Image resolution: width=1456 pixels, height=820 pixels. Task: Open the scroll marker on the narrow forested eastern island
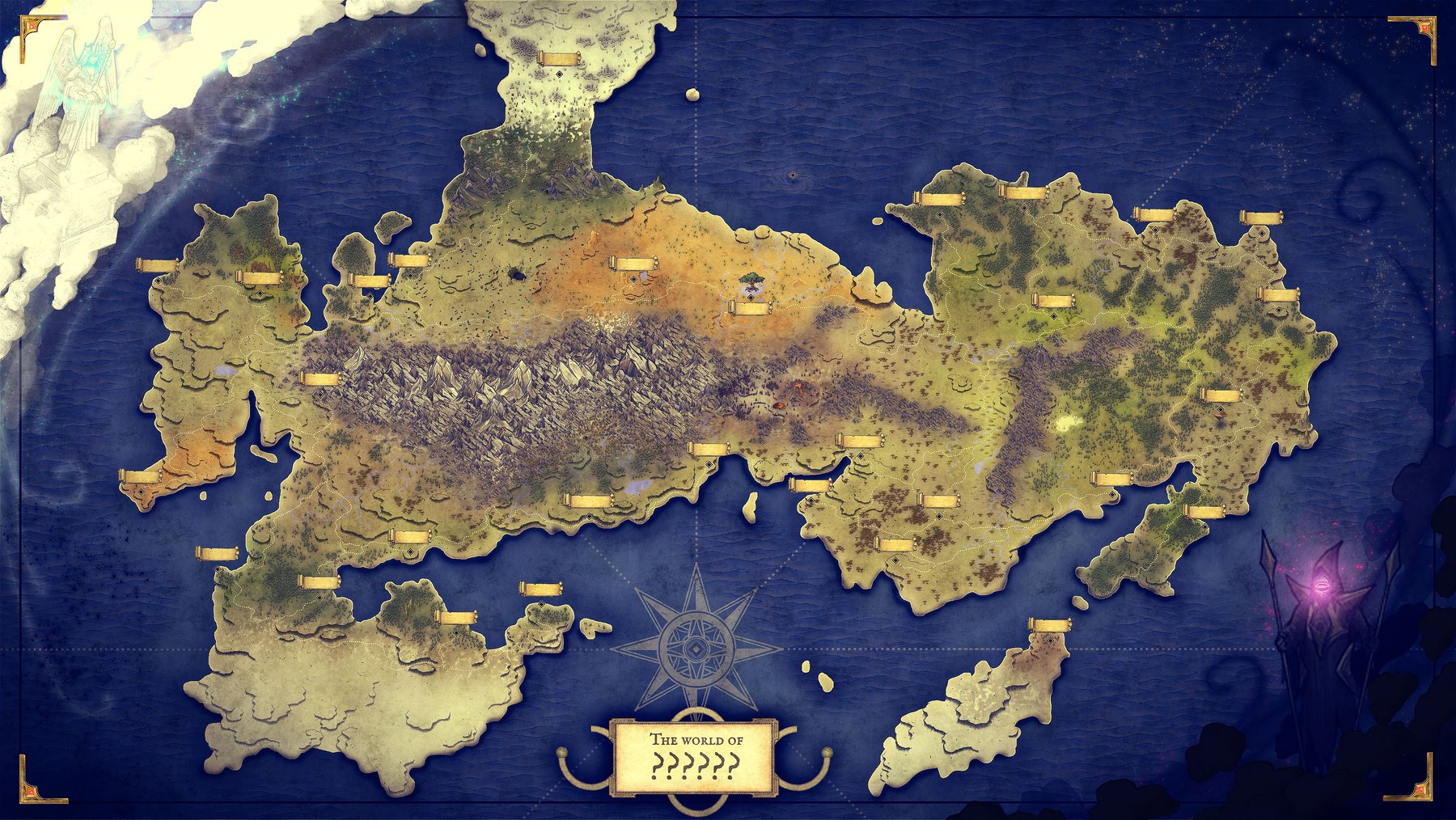[x=1204, y=512]
